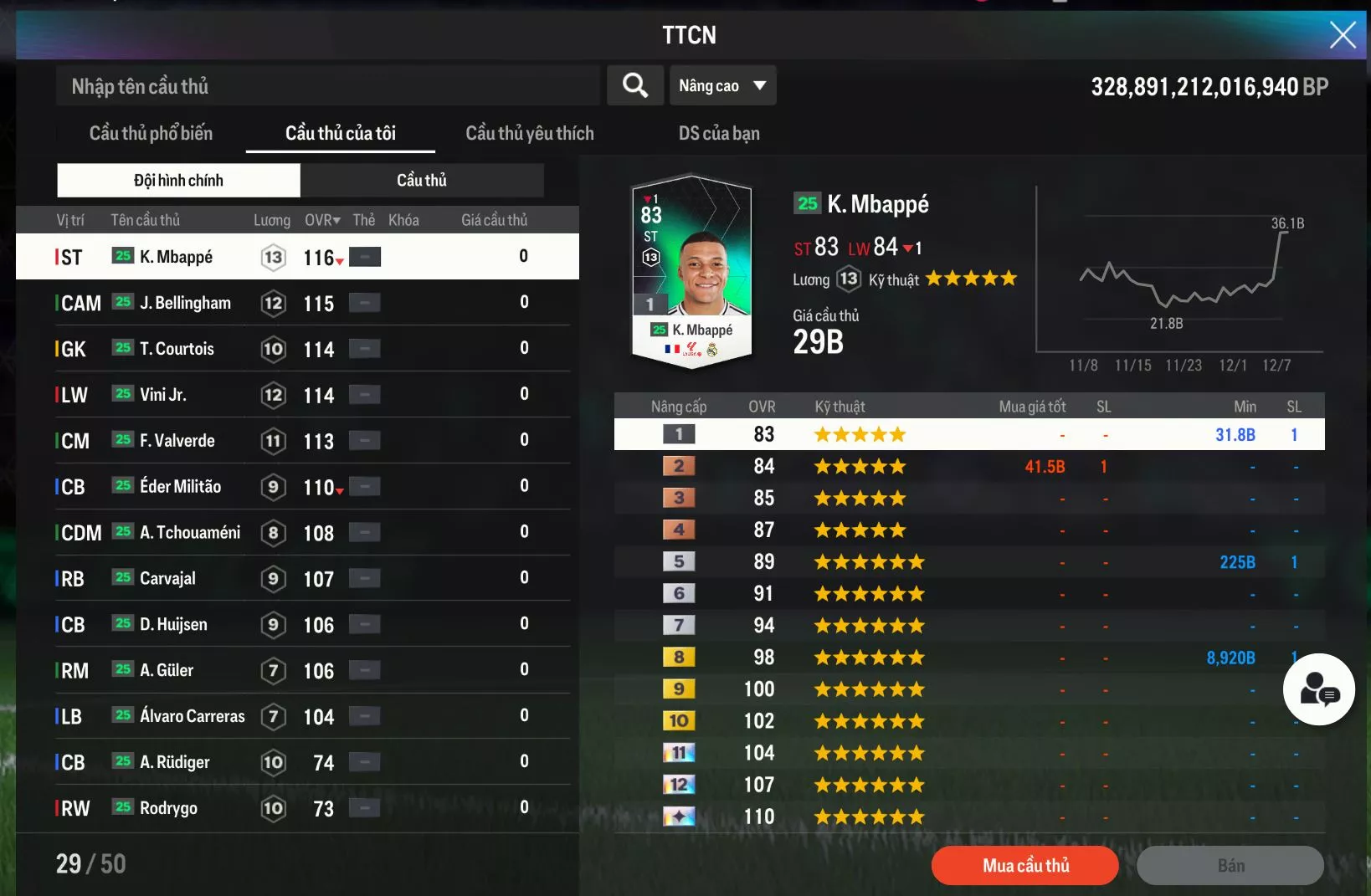This screenshot has width=1371, height=896.
Task: Choose upgrade level 2 row with 84 OVR
Action: point(968,467)
